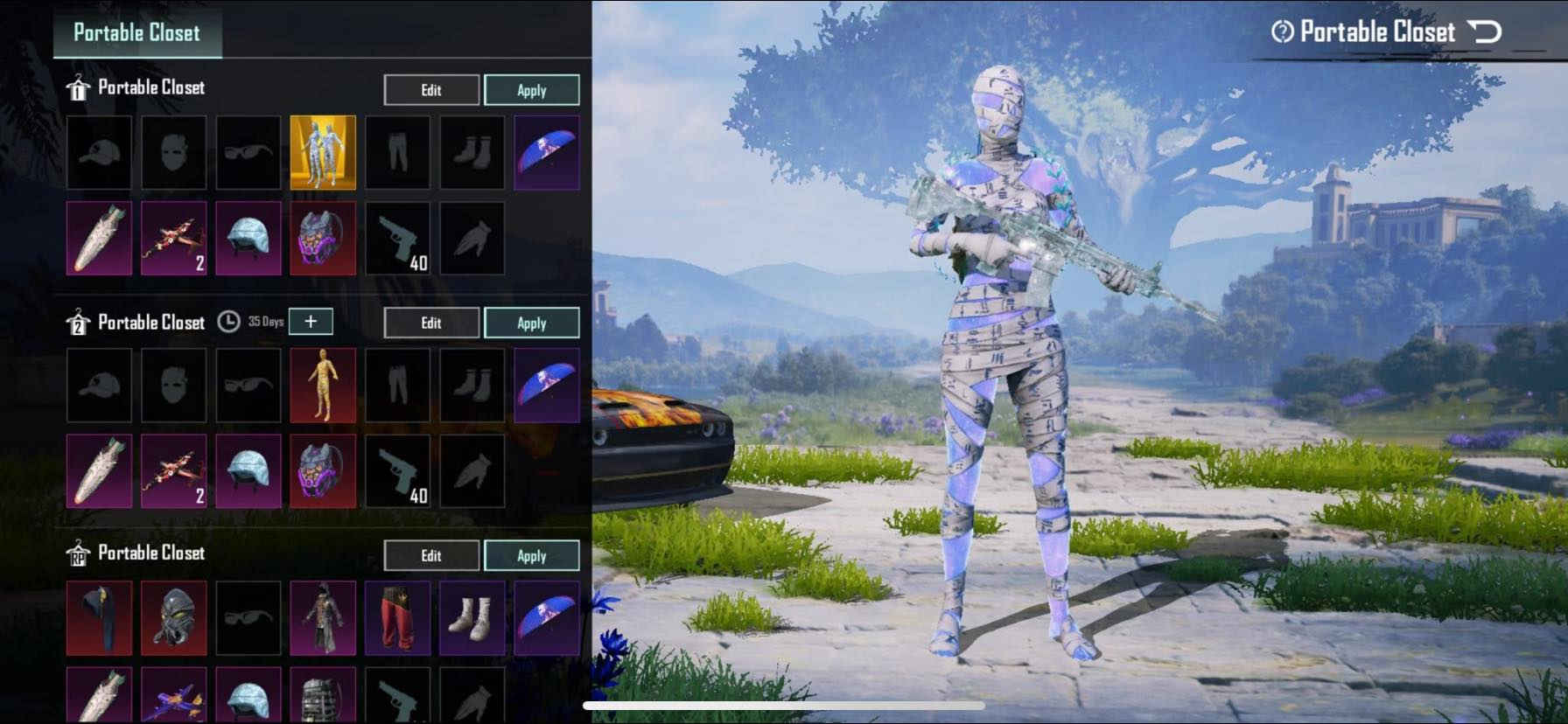Choose the yellow mummy outfit slot
The width and height of the screenshot is (1568, 724).
[x=323, y=386]
